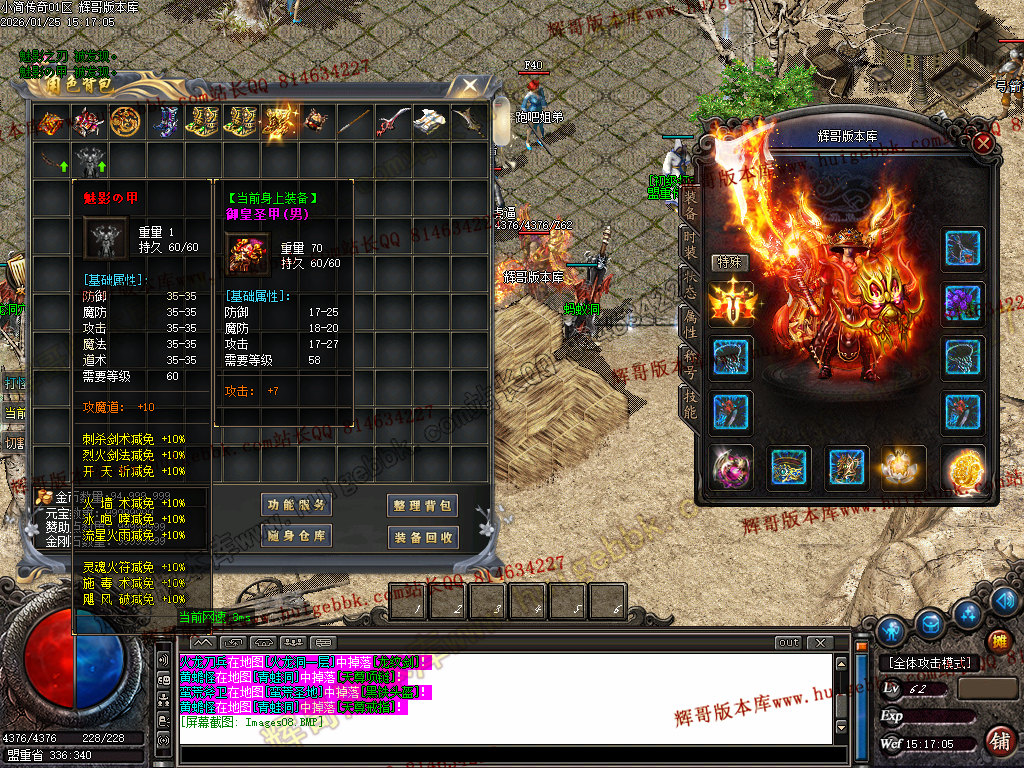The image size is (1024, 768).
Task: Open the 属性 attributes tab
Action: click(690, 323)
